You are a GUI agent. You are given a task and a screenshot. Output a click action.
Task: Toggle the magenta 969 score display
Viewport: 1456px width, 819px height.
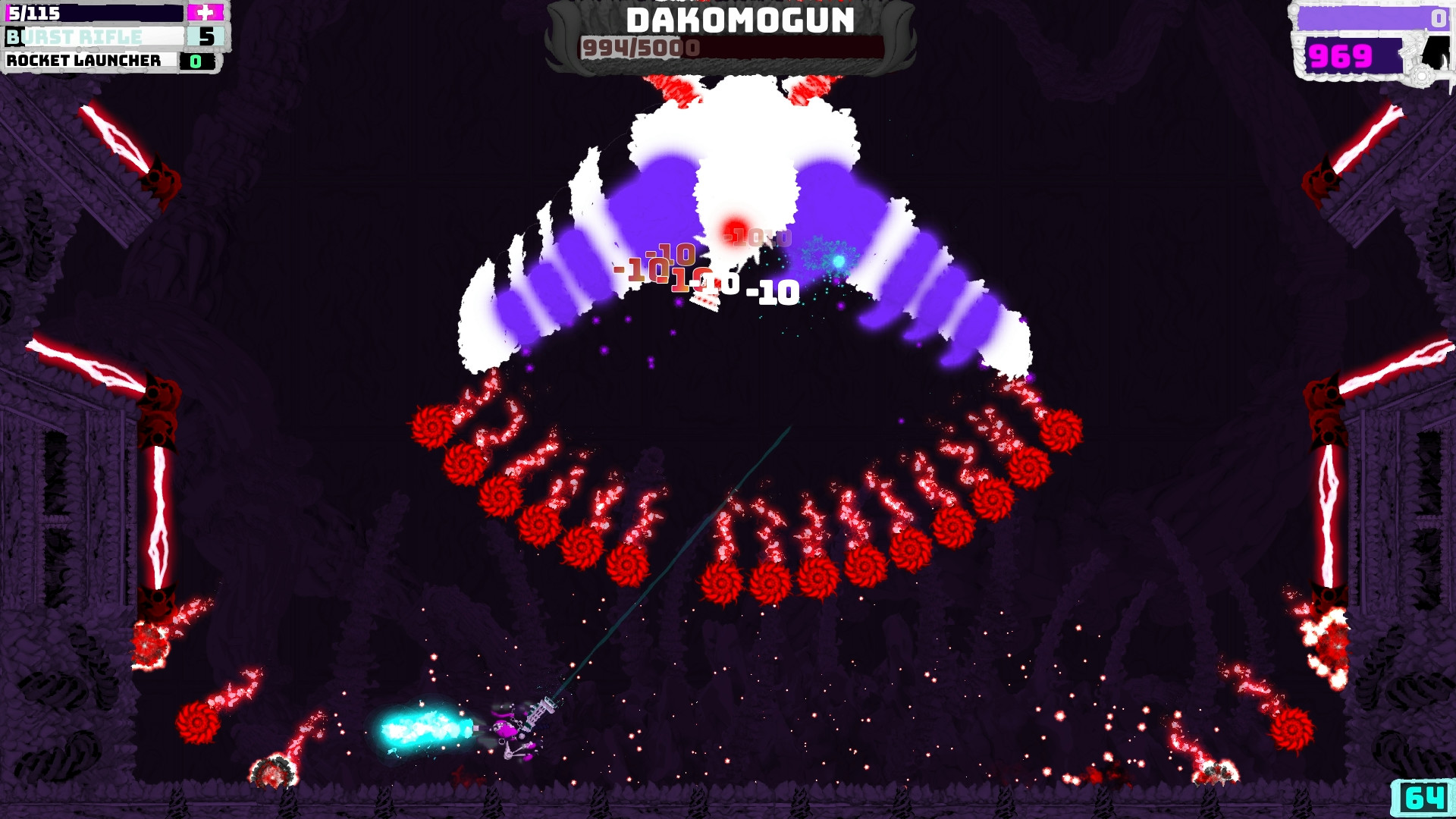pos(1339,55)
